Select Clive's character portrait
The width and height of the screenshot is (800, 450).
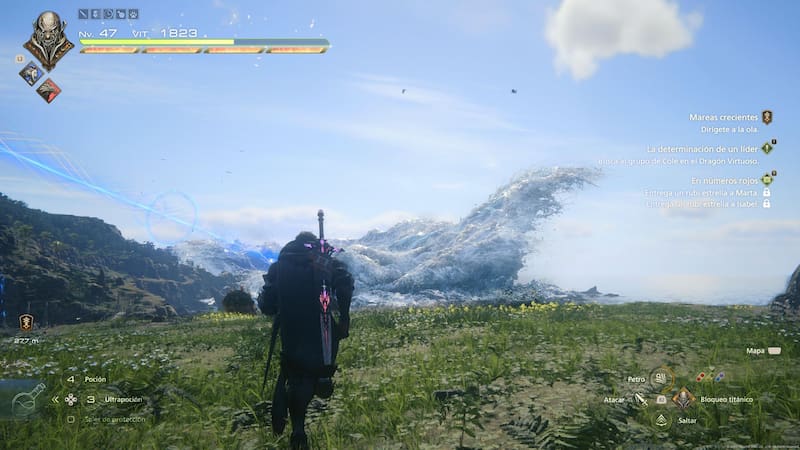coord(47,38)
